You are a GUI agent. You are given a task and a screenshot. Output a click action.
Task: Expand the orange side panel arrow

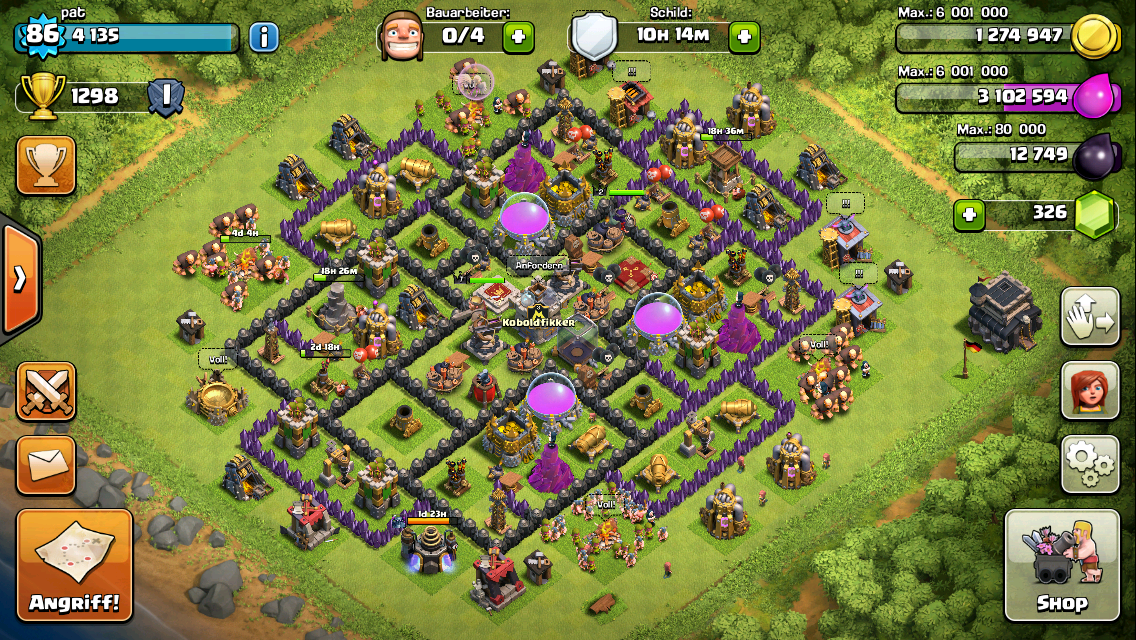pos(19,279)
